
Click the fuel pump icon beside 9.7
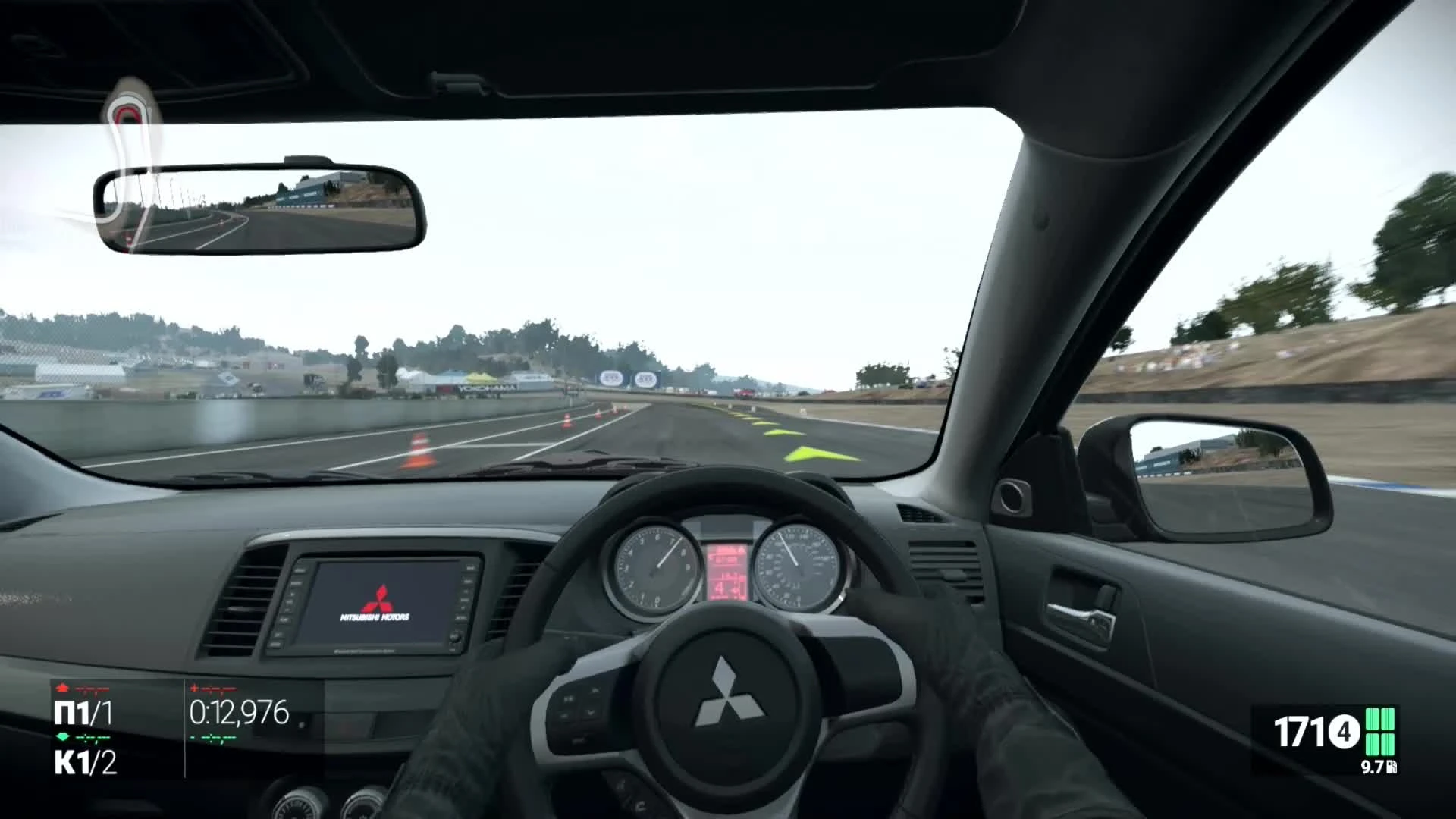1392,767
